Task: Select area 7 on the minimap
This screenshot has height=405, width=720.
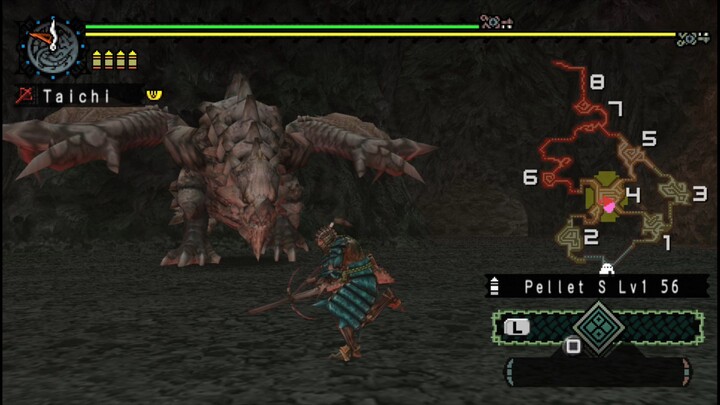Action: tap(616, 108)
